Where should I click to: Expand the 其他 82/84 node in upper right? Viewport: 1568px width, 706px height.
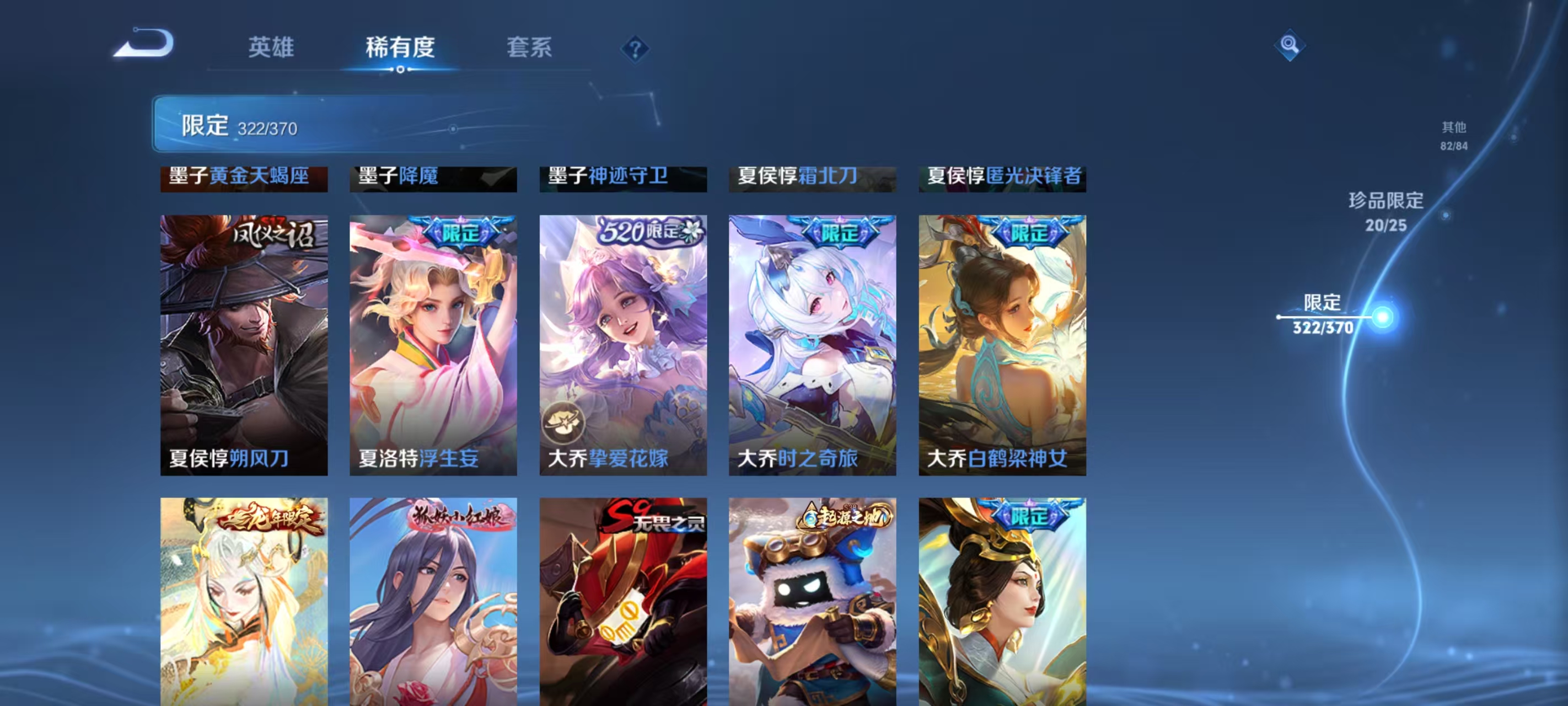tap(1455, 136)
